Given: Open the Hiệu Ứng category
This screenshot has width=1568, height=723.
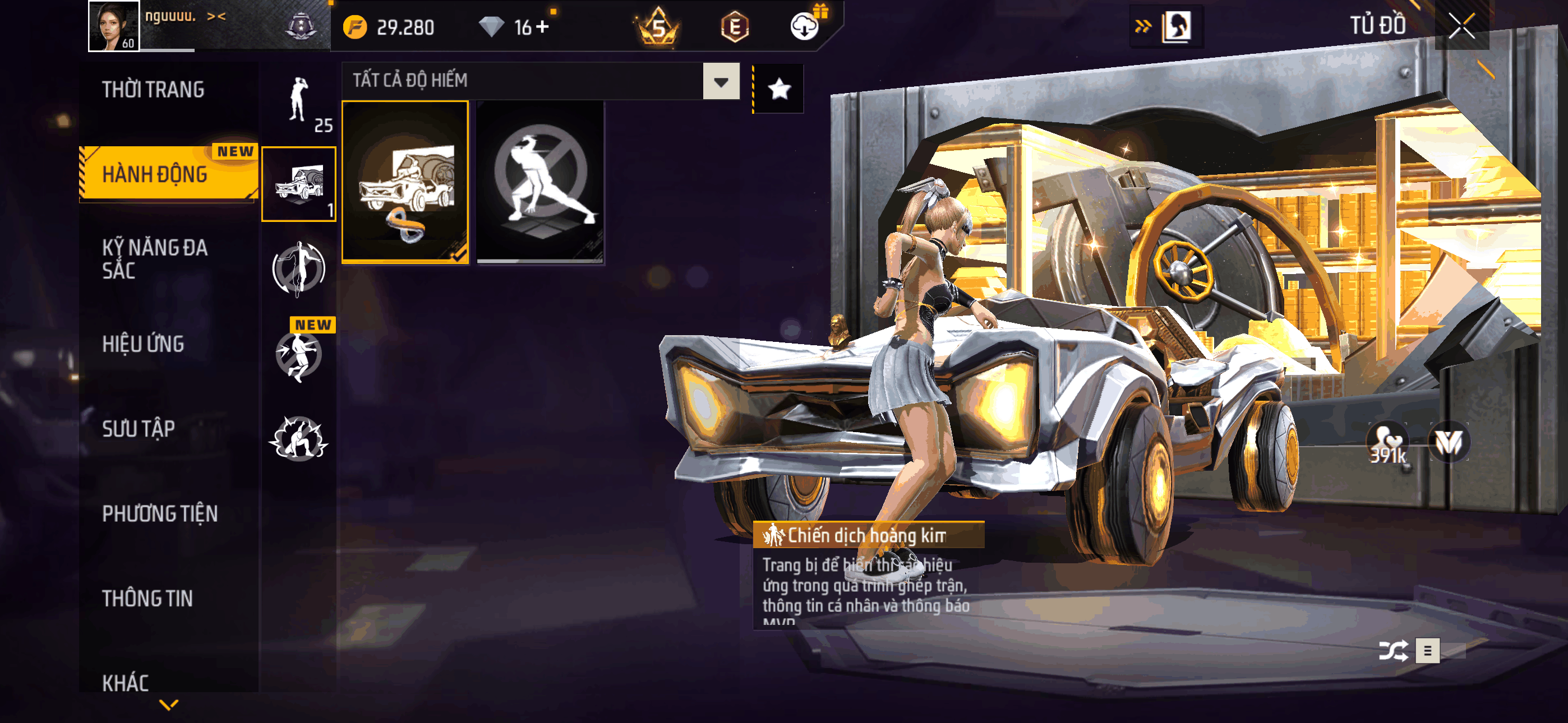Looking at the screenshot, I should (143, 344).
